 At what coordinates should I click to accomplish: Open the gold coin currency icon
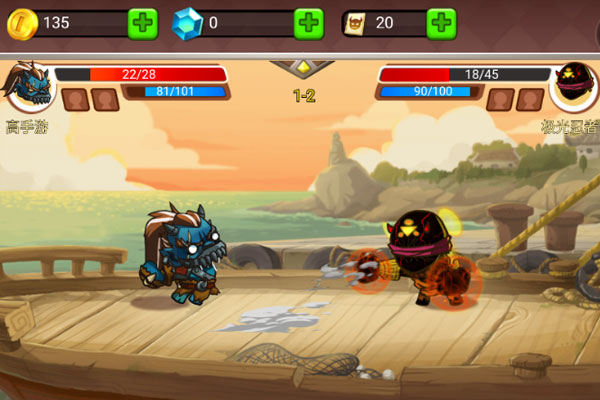pyautogui.click(x=22, y=22)
